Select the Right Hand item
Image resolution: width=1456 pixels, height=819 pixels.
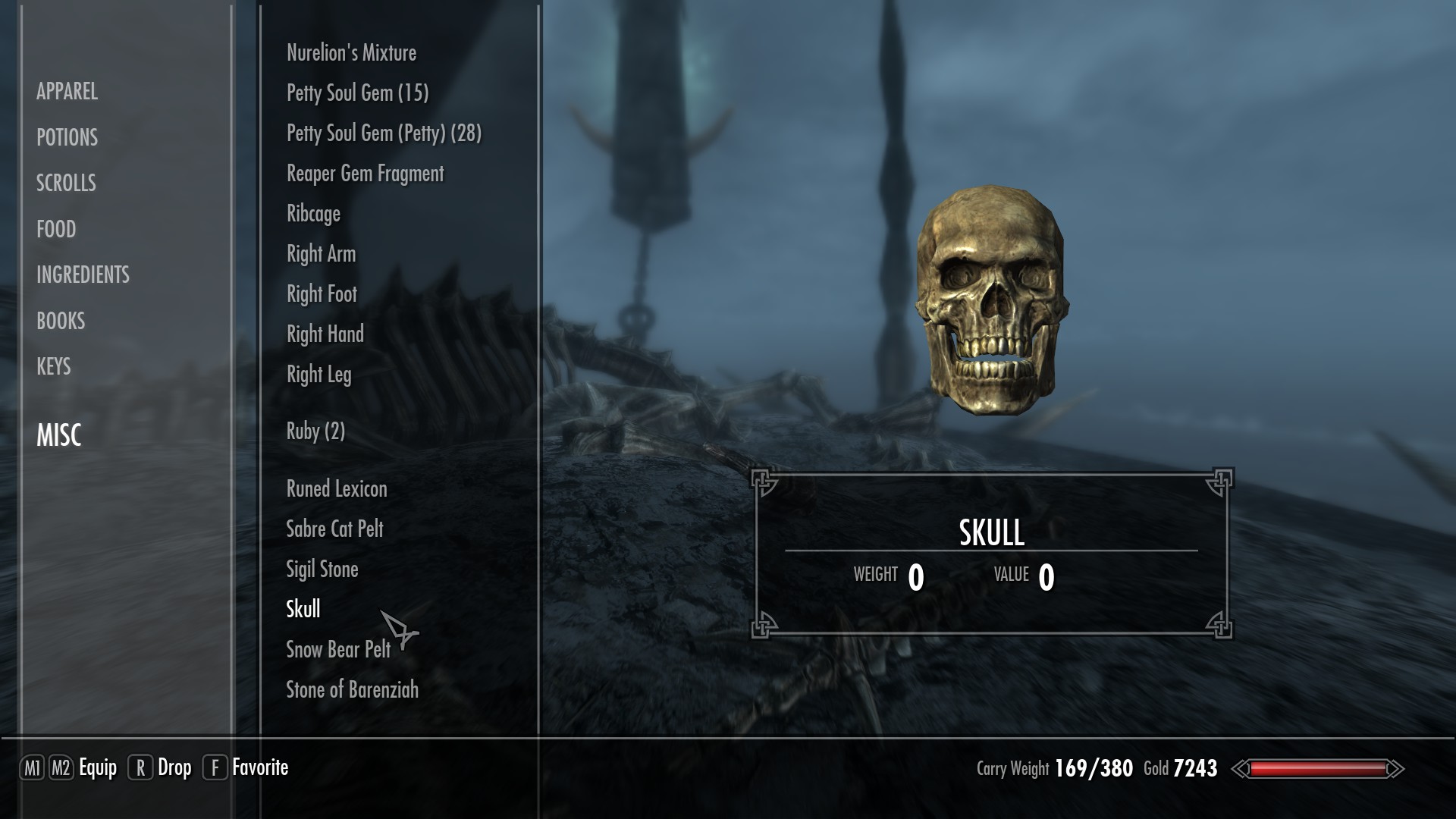pos(325,334)
